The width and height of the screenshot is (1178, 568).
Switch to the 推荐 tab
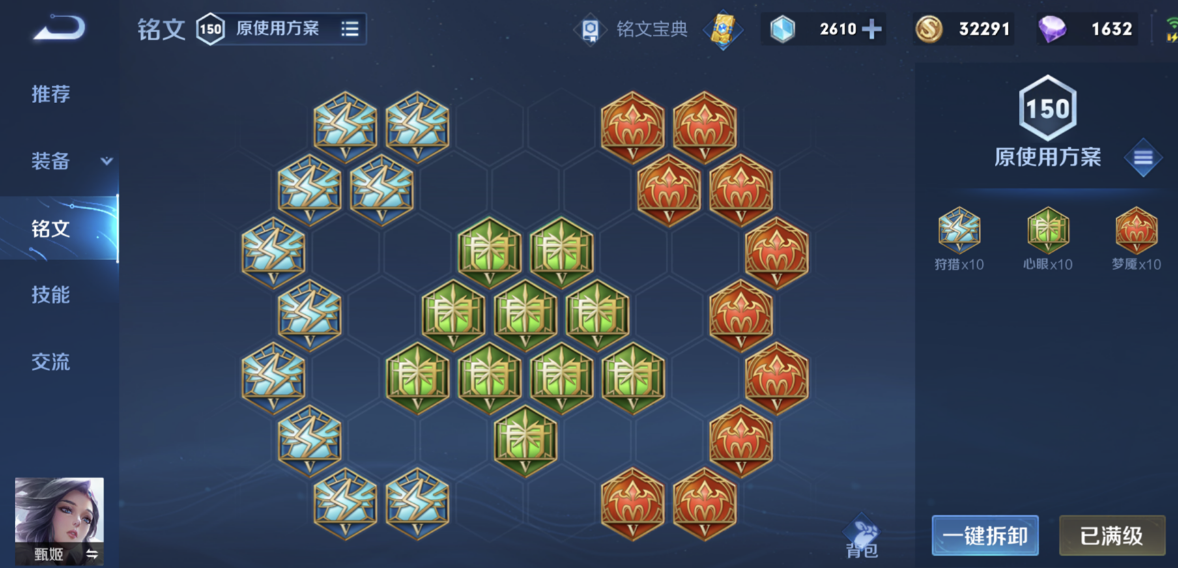click(x=51, y=94)
